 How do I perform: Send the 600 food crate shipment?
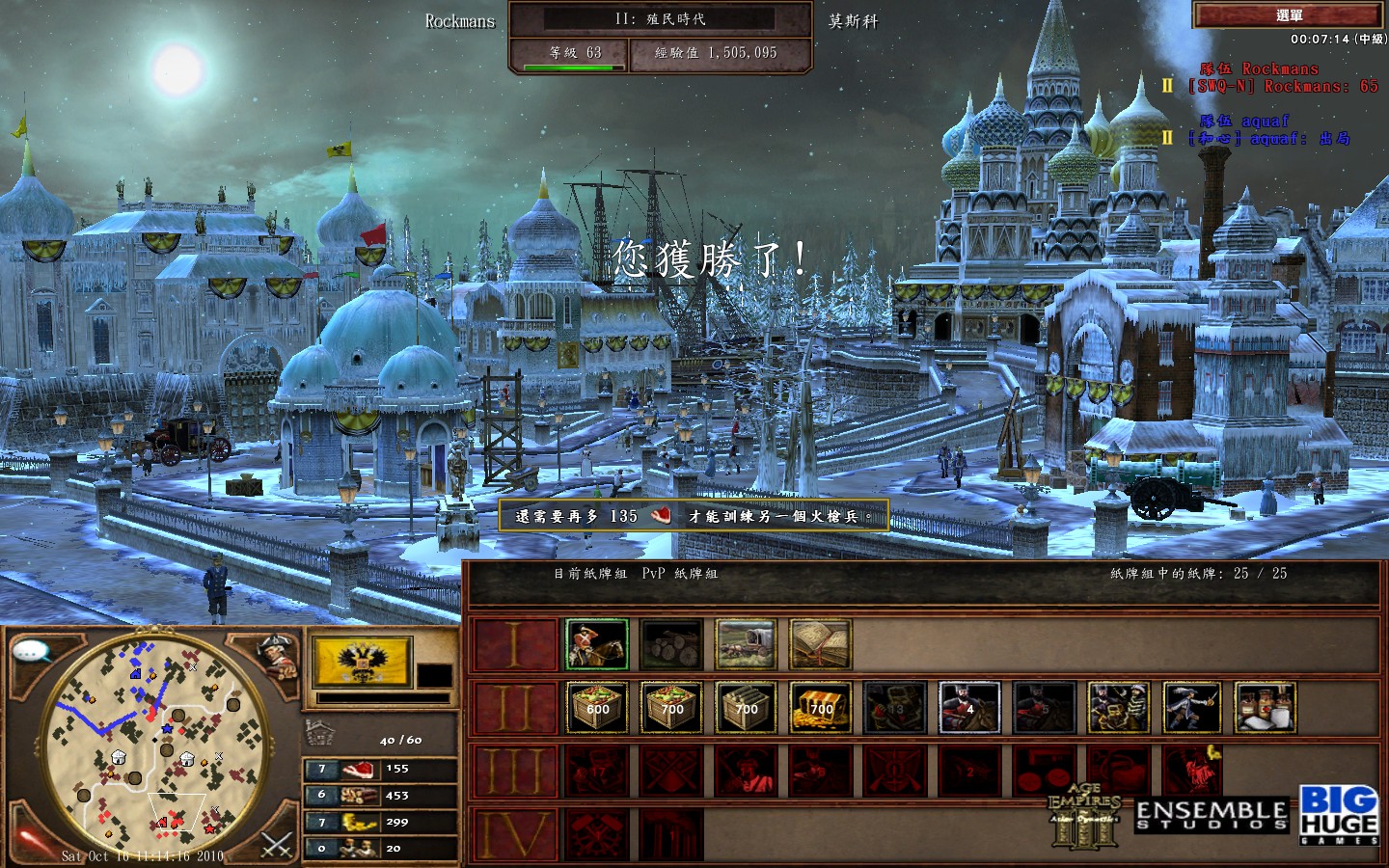597,708
